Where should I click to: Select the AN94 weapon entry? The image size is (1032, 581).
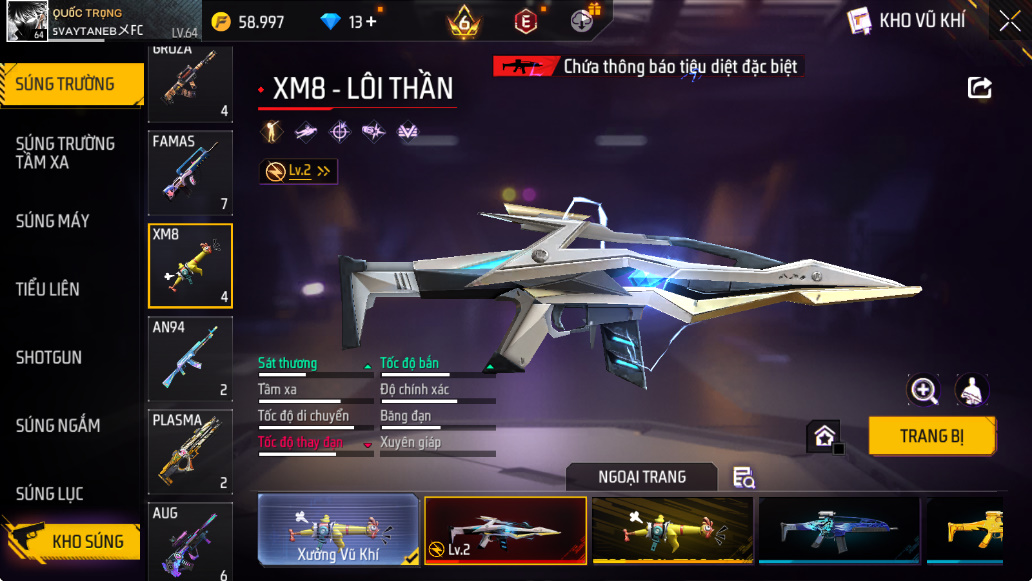tap(190, 359)
